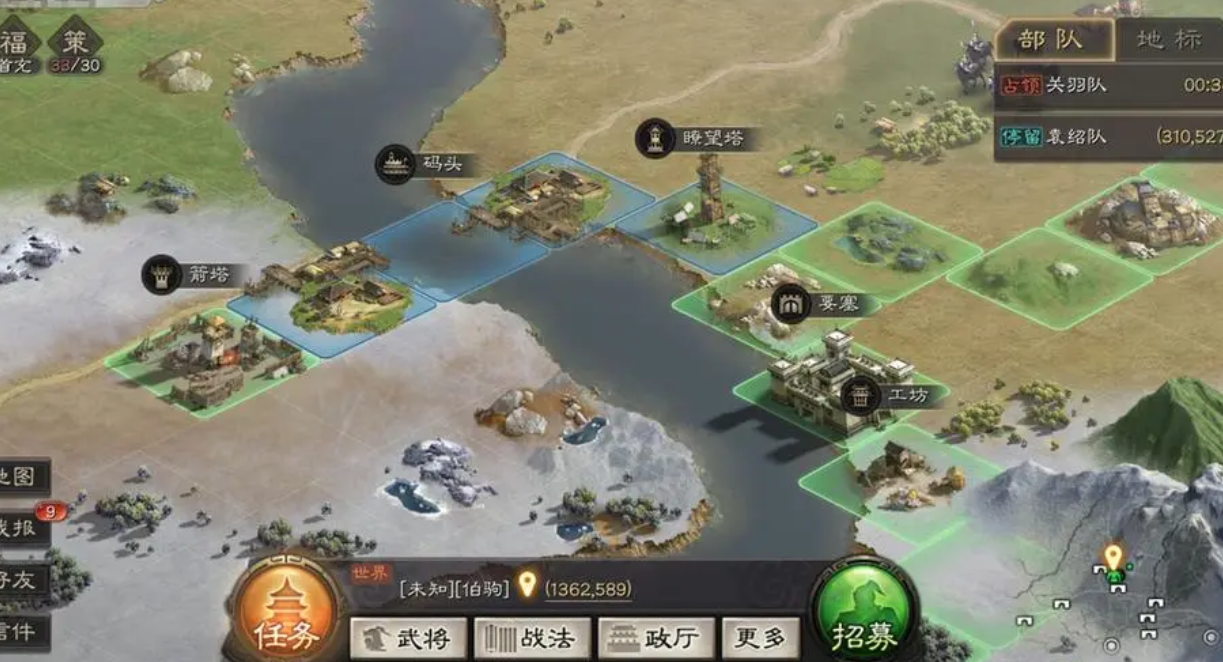Switch to the 地标 landmarks tab
The width and height of the screenshot is (1223, 662).
pos(1169,40)
